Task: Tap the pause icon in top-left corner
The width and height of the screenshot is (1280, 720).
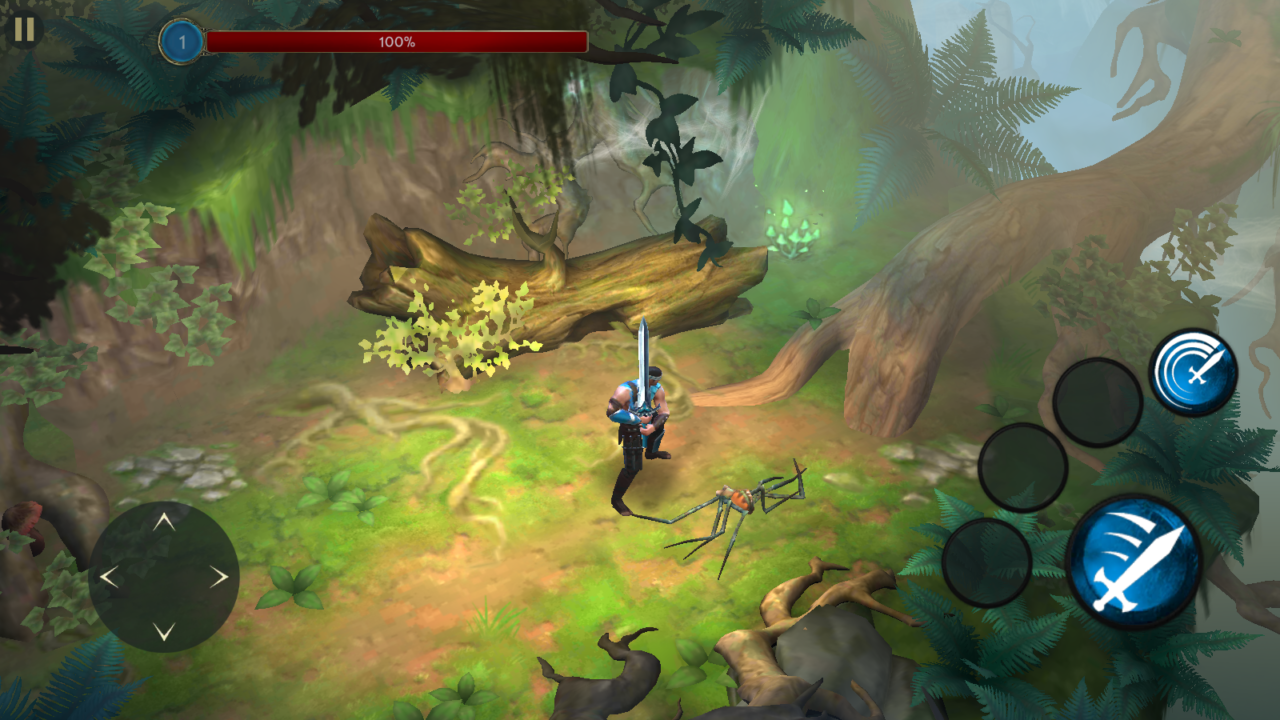Action: (x=23, y=33)
